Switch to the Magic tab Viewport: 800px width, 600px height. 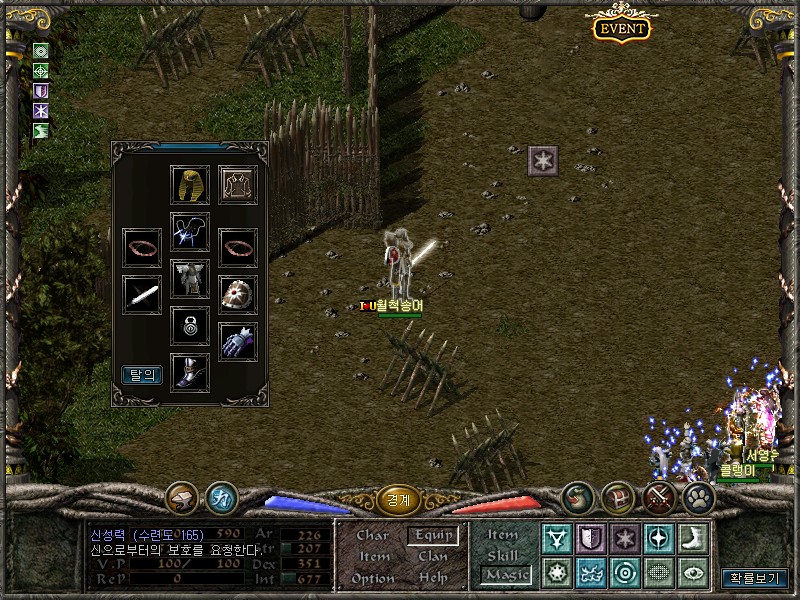505,575
